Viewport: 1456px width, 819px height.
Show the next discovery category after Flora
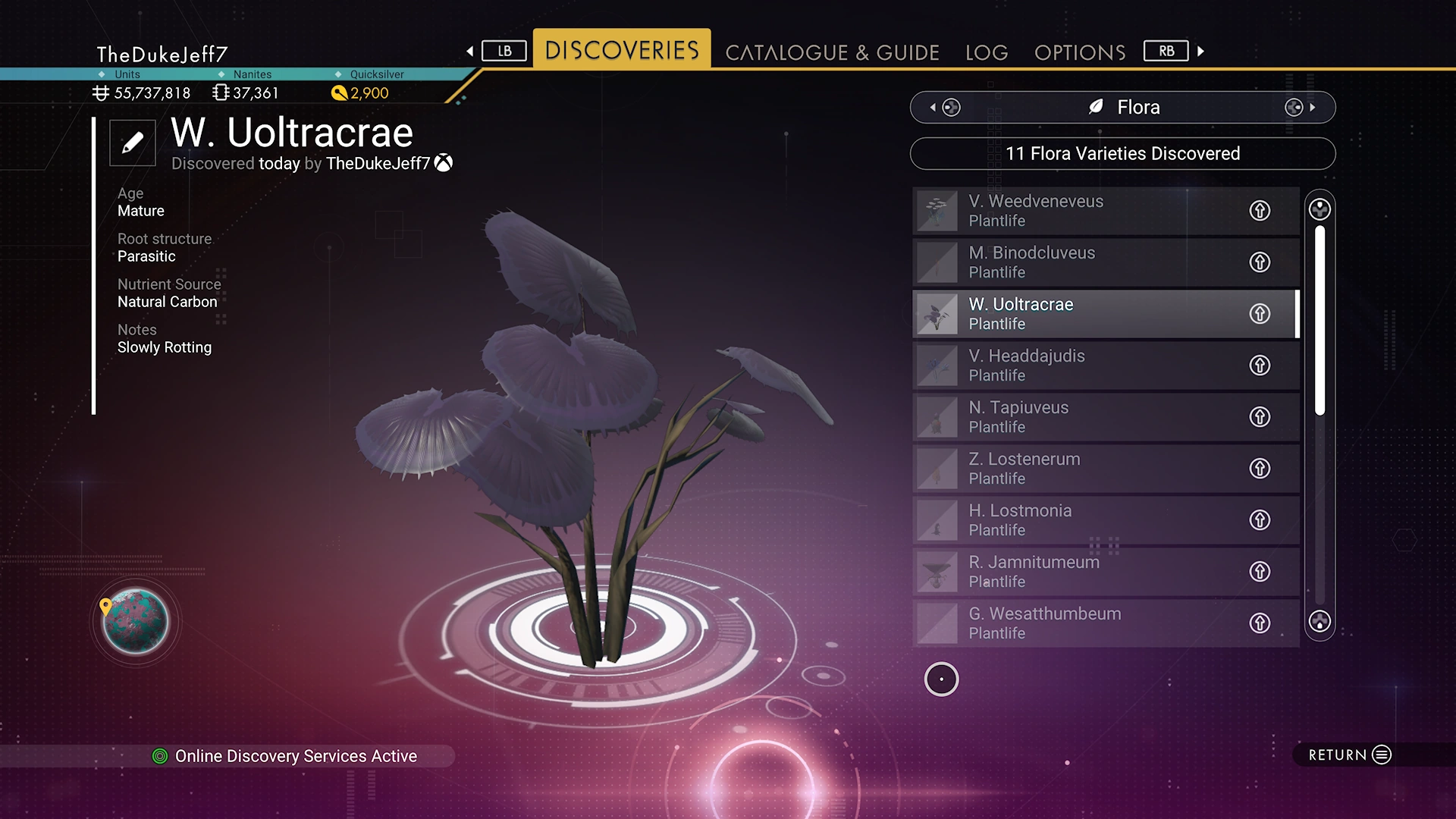tap(1300, 108)
